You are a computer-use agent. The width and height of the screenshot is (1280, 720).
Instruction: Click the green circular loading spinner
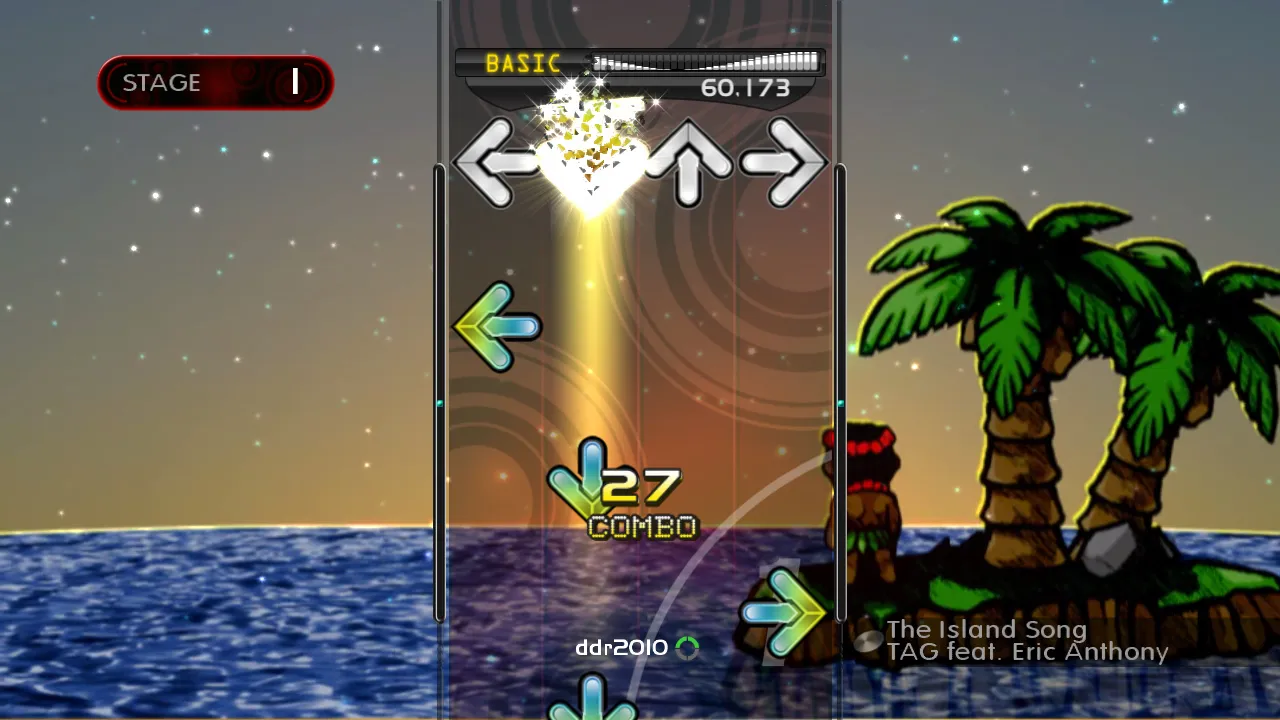[688, 647]
